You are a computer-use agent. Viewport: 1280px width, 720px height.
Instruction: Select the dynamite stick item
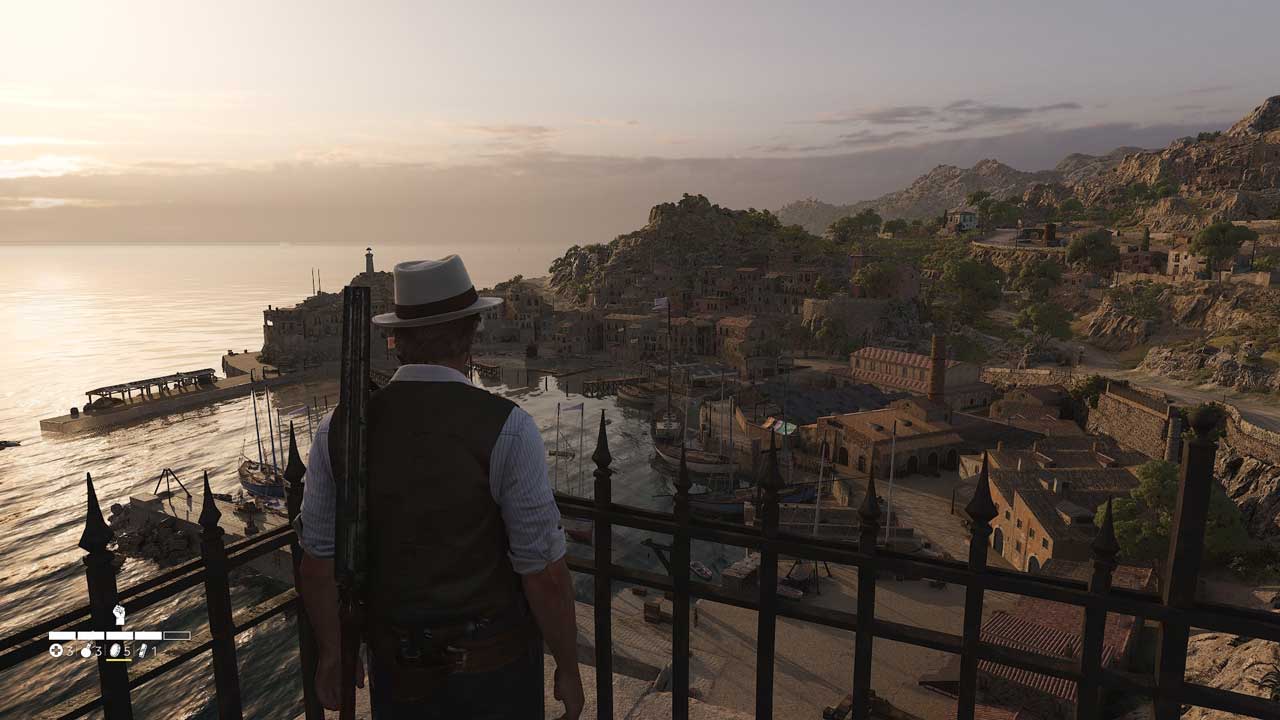(x=143, y=650)
